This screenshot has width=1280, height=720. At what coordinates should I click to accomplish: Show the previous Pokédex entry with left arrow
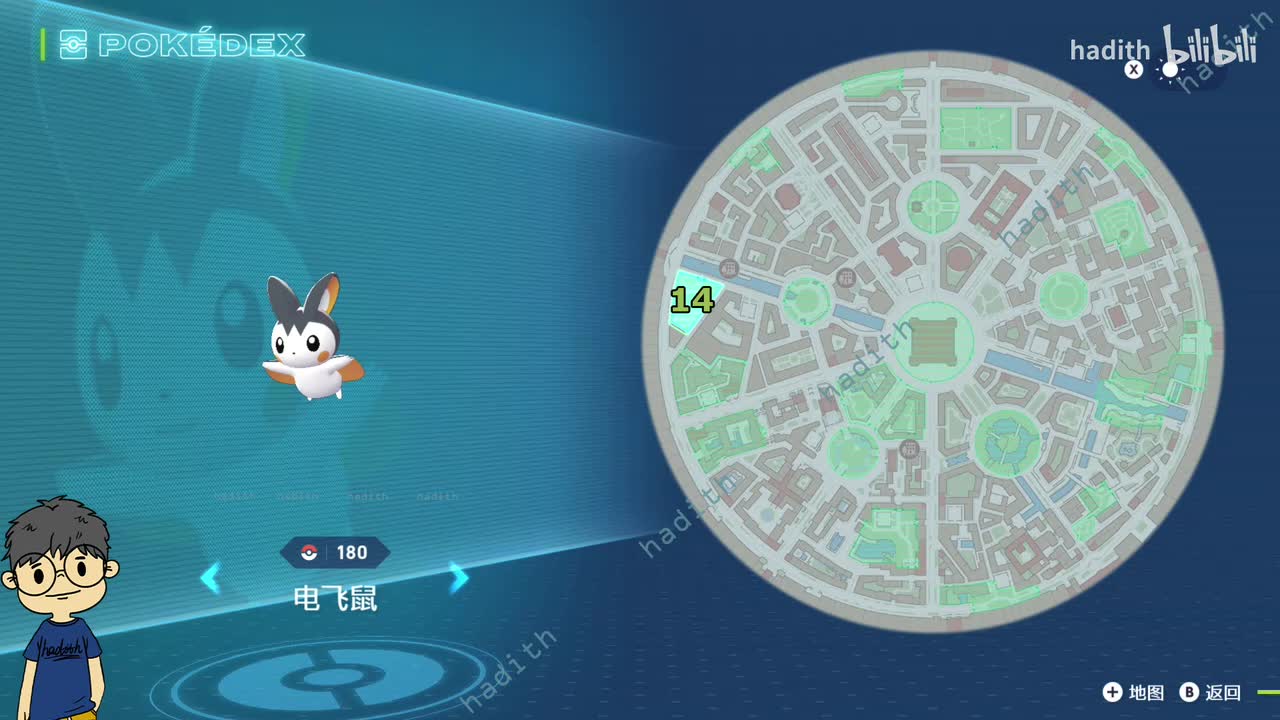[210, 578]
